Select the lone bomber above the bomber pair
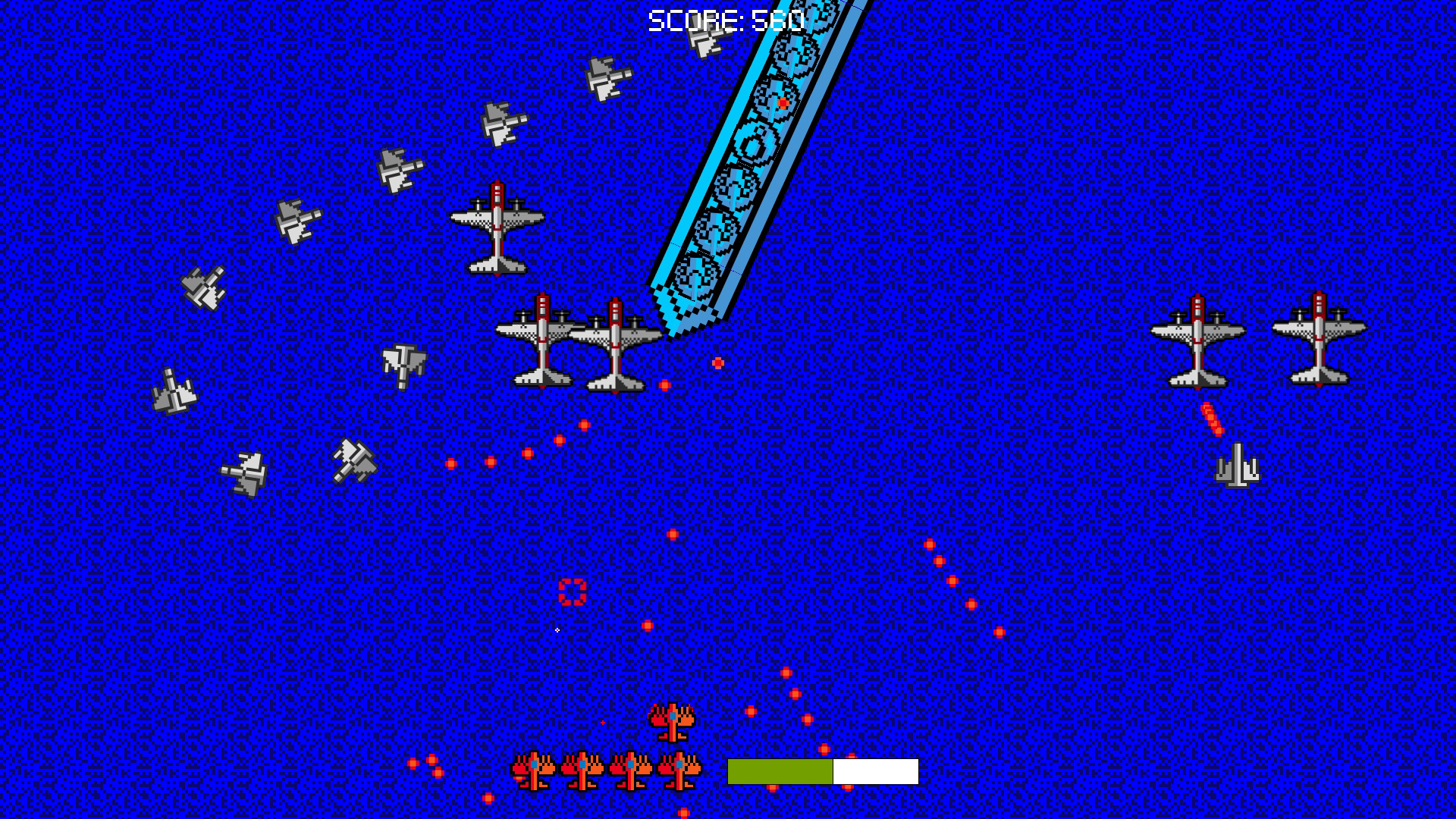Screen dimensions: 1456x819 point(498,227)
